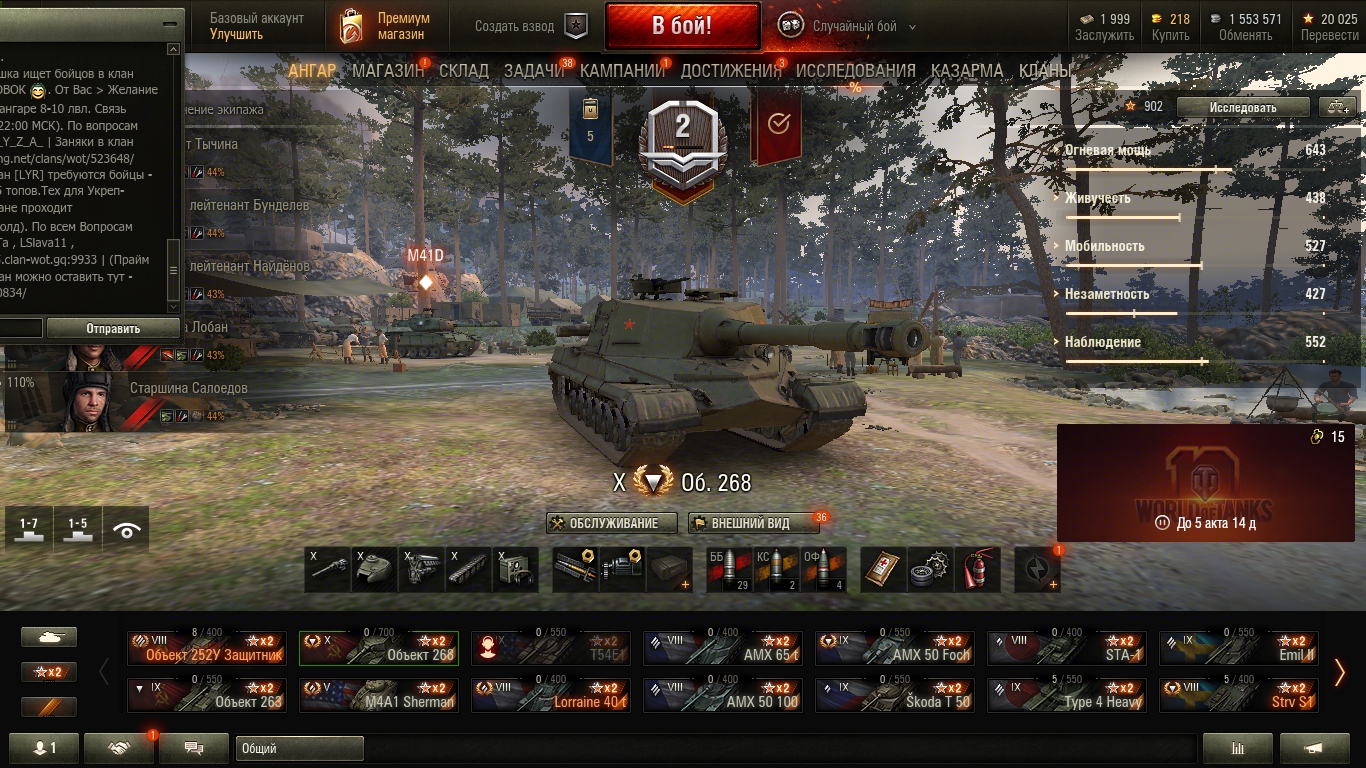Switch to the МАГАЗИН tab
This screenshot has height=768, width=1366.
pyautogui.click(x=388, y=71)
